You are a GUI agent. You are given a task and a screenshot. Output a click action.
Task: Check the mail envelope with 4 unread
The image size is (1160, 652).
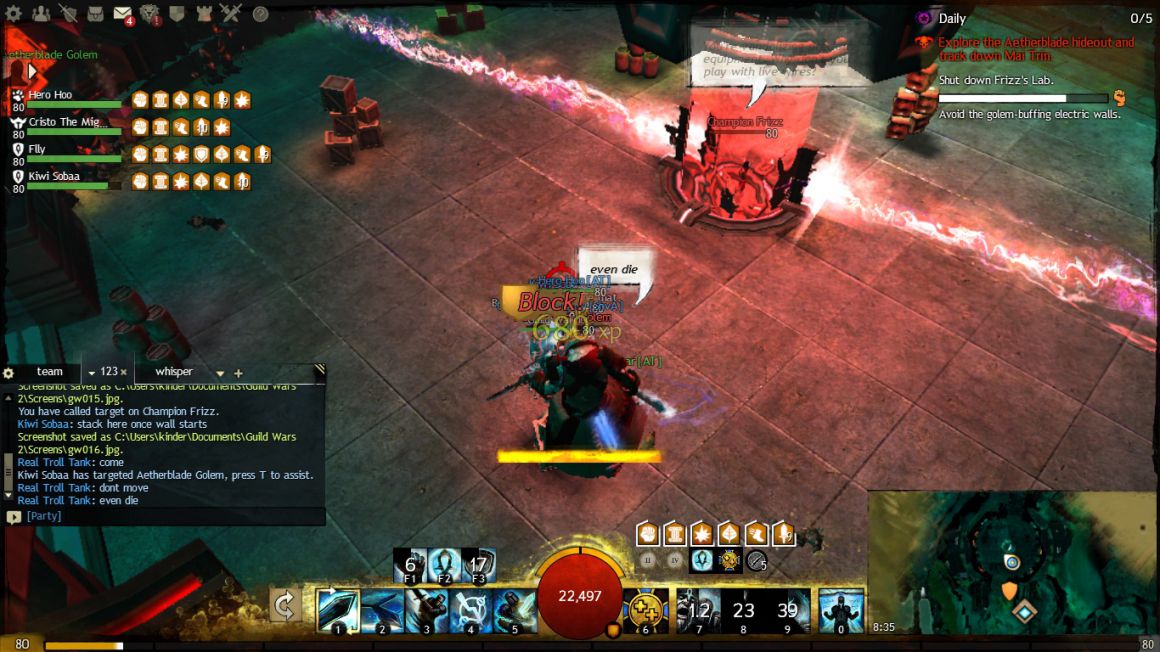(x=122, y=14)
